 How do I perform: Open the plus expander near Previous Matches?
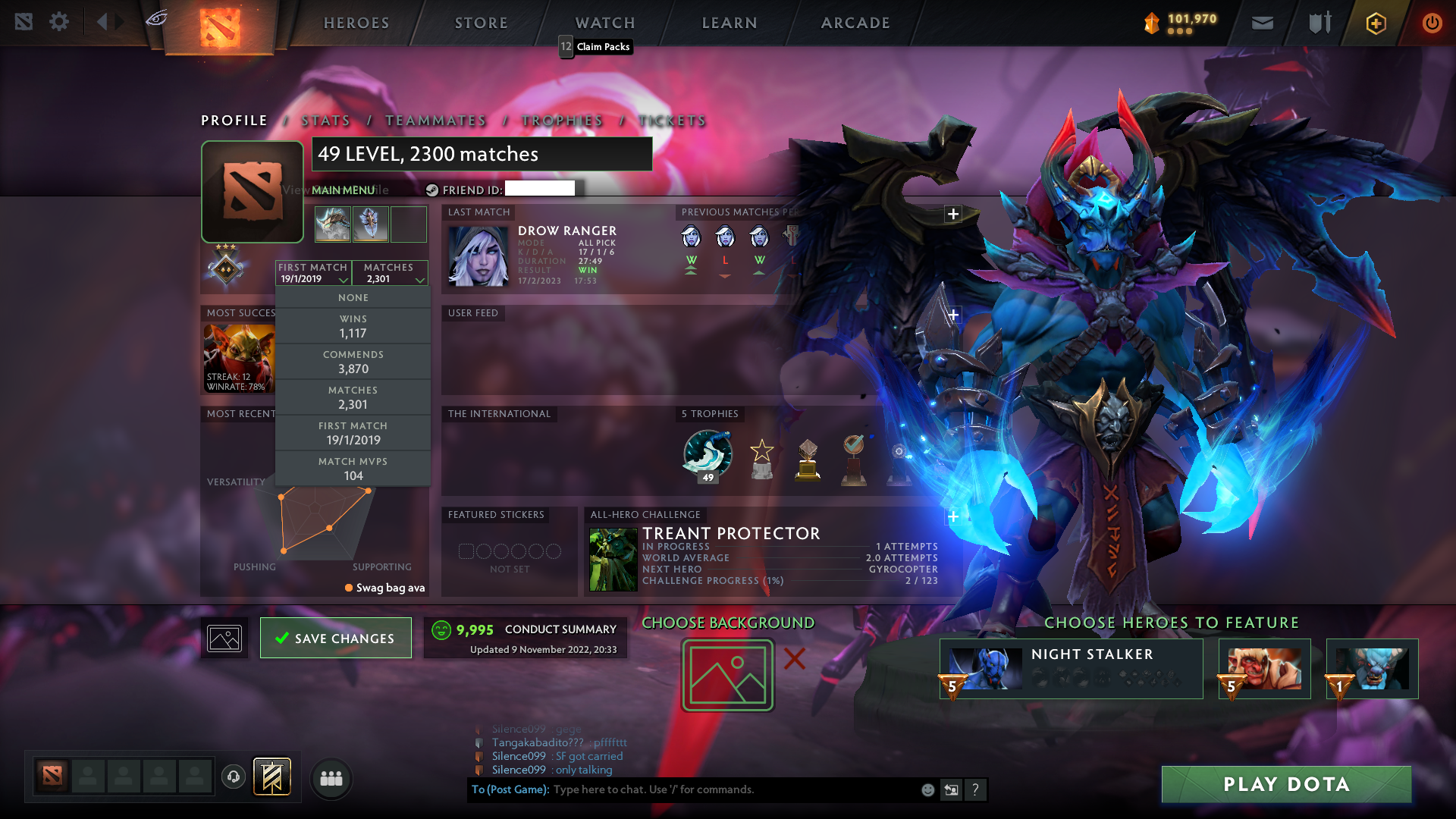click(952, 215)
